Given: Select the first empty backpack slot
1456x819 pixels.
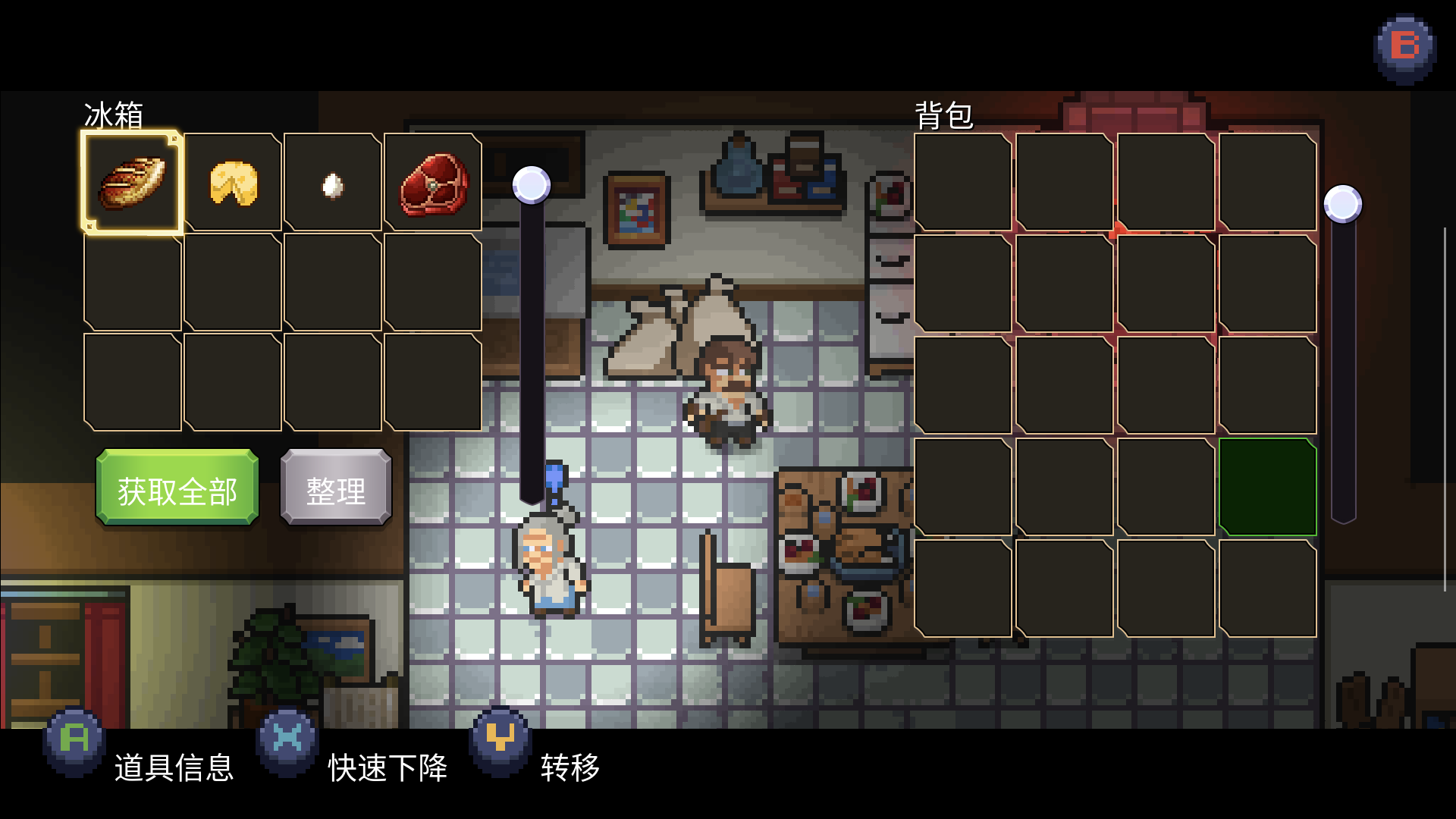Looking at the screenshot, I should (963, 182).
